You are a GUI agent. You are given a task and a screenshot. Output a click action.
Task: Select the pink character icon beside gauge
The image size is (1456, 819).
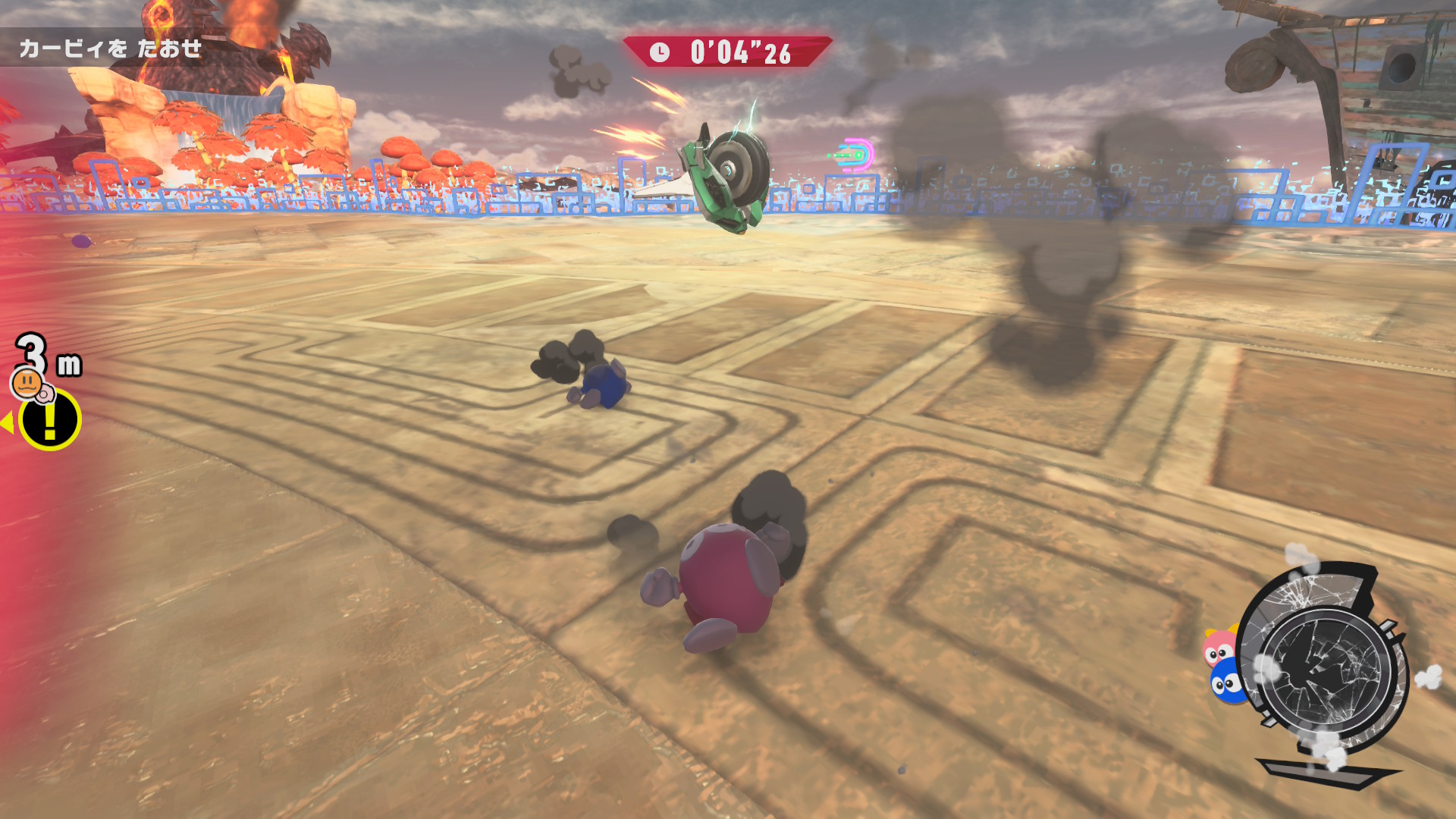(x=1219, y=648)
